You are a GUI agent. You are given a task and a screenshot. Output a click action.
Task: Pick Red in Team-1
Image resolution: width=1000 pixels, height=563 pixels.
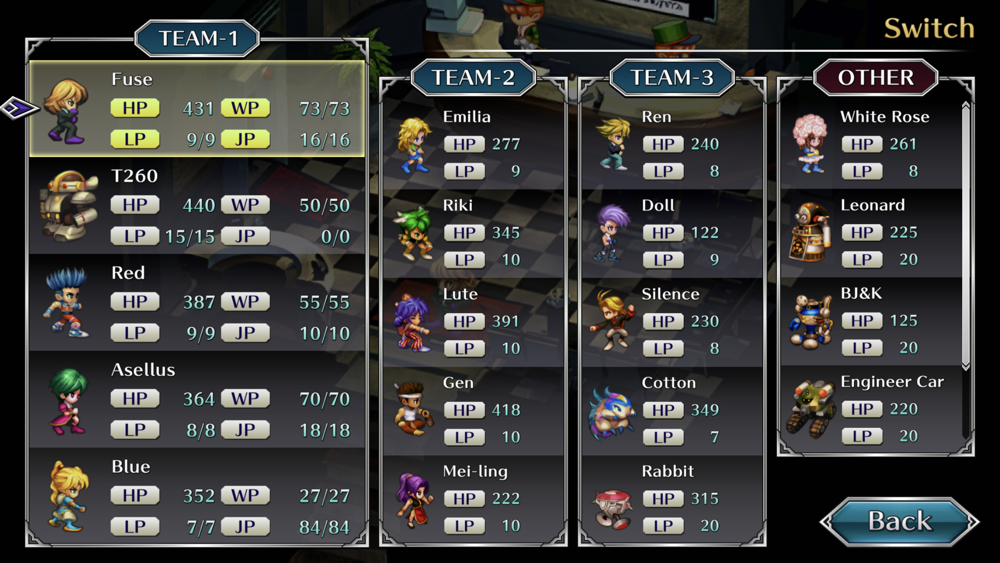[x=198, y=302]
